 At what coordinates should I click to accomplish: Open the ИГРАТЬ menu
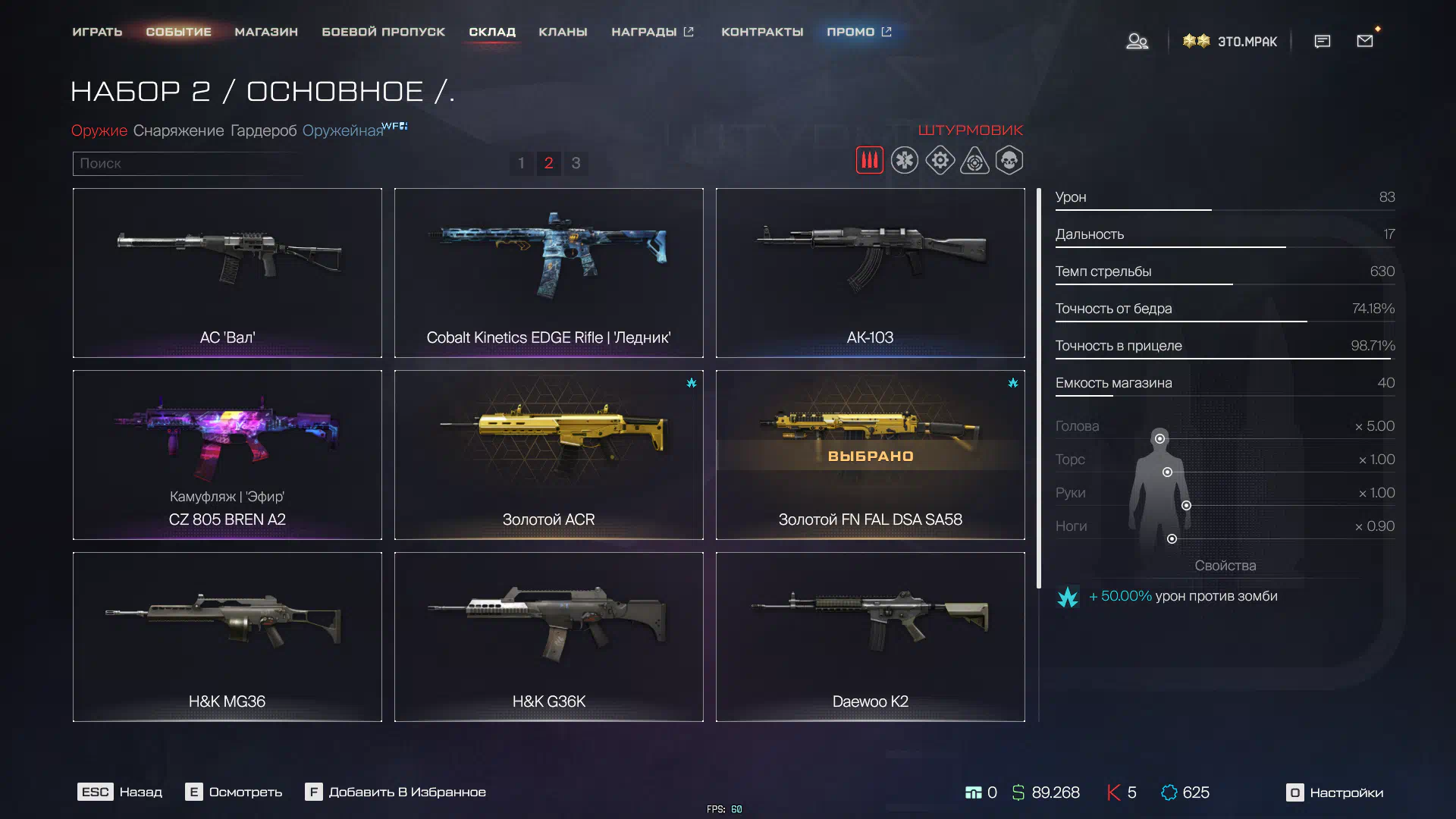97,32
